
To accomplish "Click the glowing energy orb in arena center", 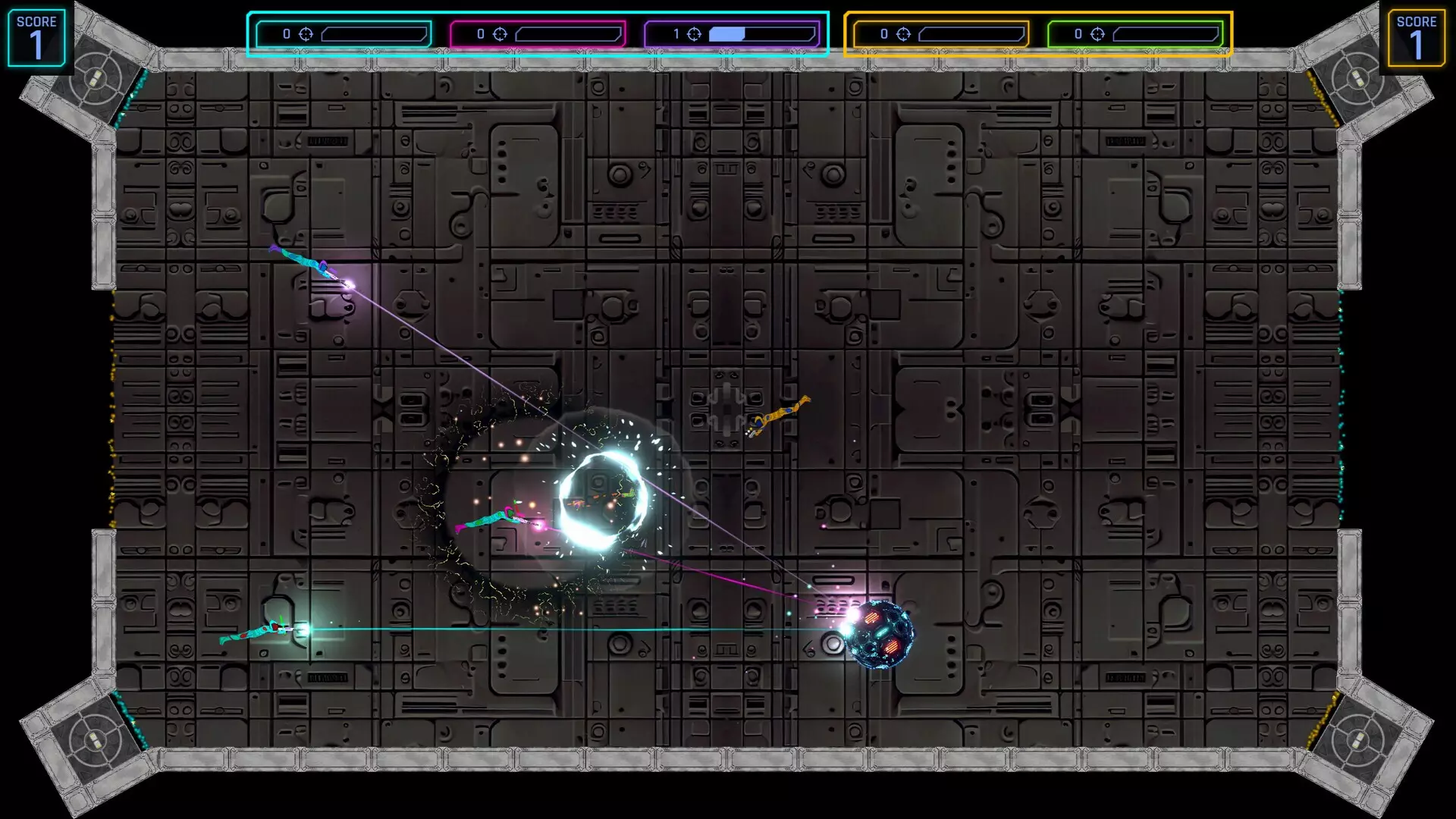I will 603,500.
